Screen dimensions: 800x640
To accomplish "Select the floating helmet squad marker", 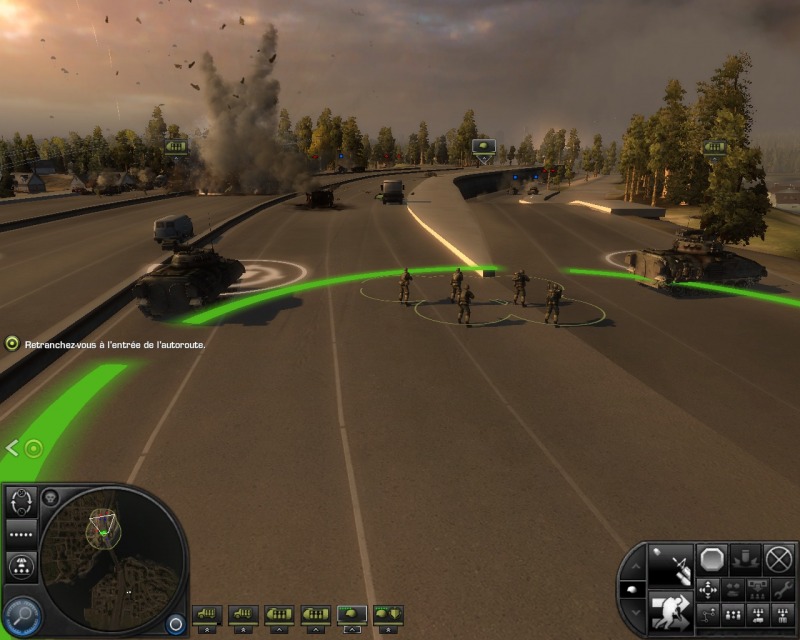I will click(x=483, y=149).
